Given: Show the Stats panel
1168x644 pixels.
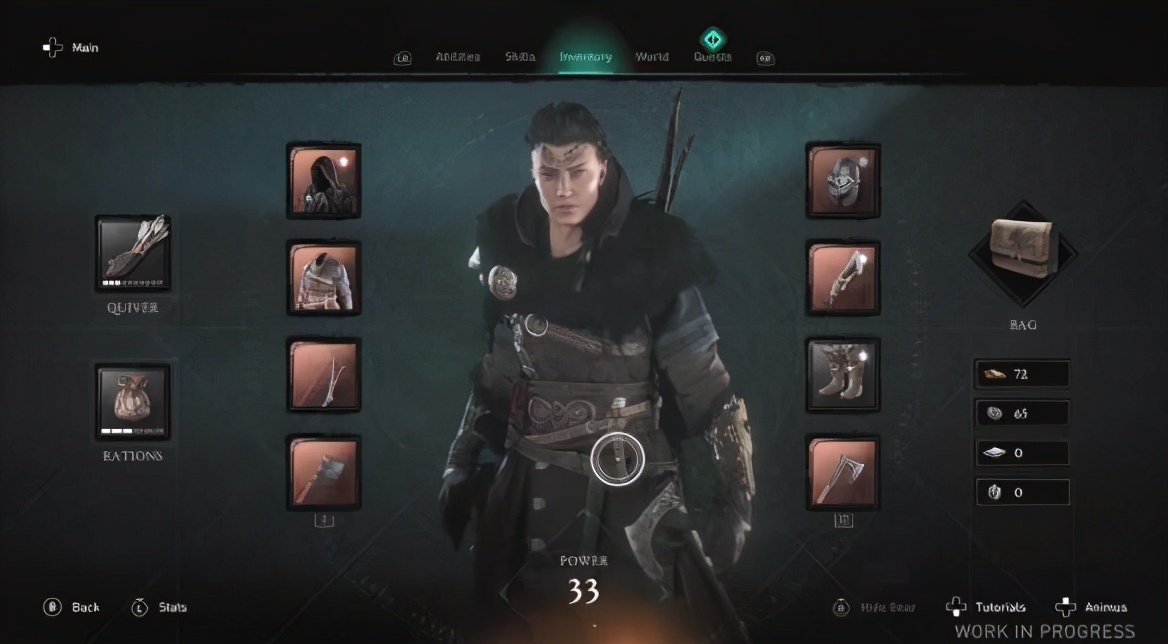Looking at the screenshot, I should tap(160, 607).
